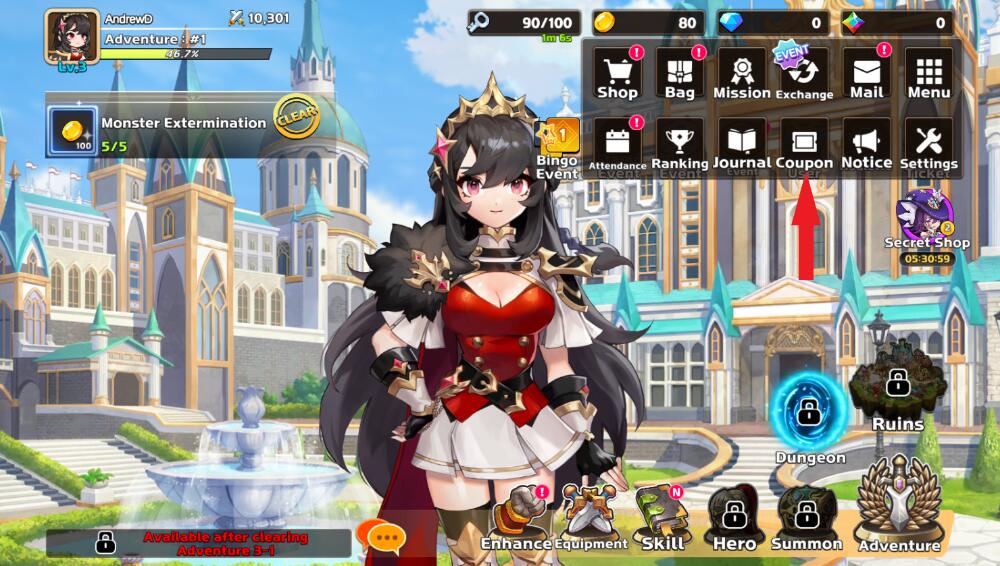The height and width of the screenshot is (566, 1000).
Task: Open the Exchange event
Action: tap(803, 74)
